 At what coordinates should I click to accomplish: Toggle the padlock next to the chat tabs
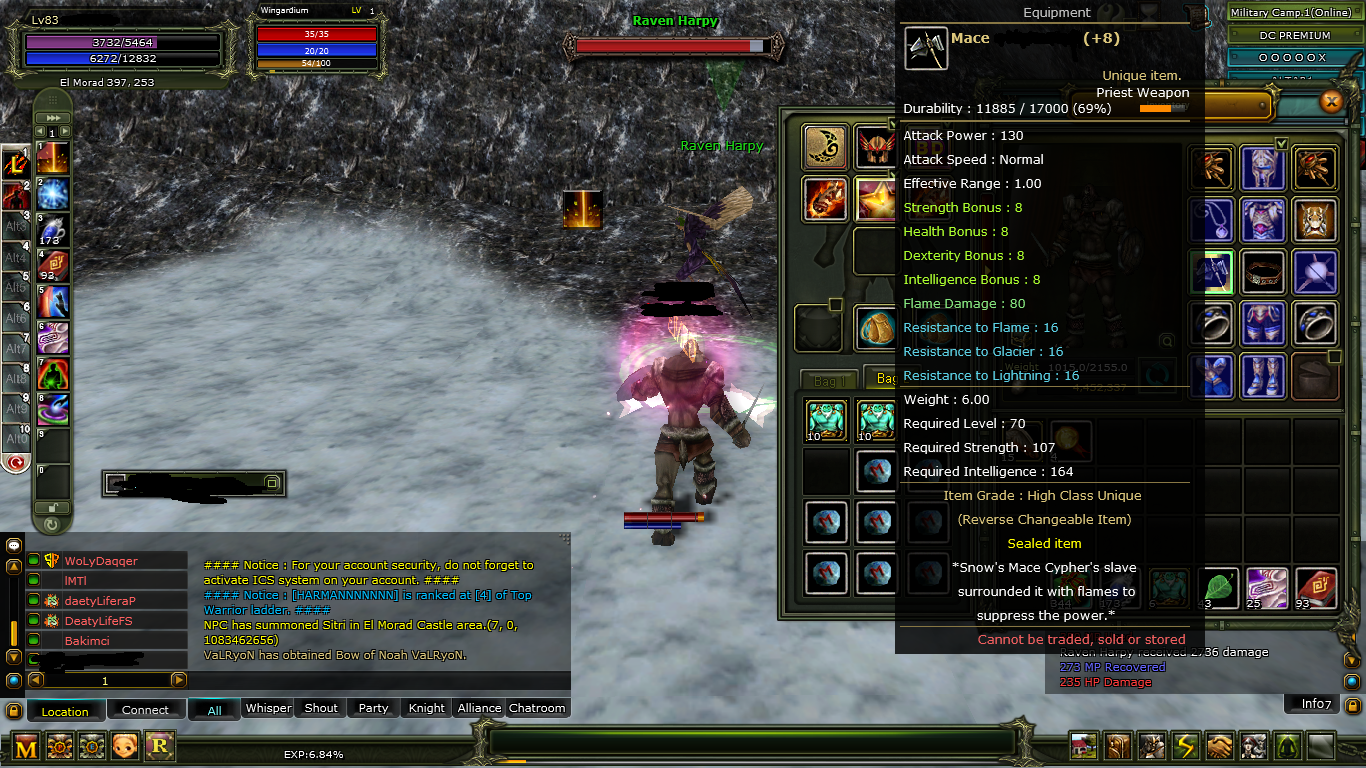tap(15, 711)
